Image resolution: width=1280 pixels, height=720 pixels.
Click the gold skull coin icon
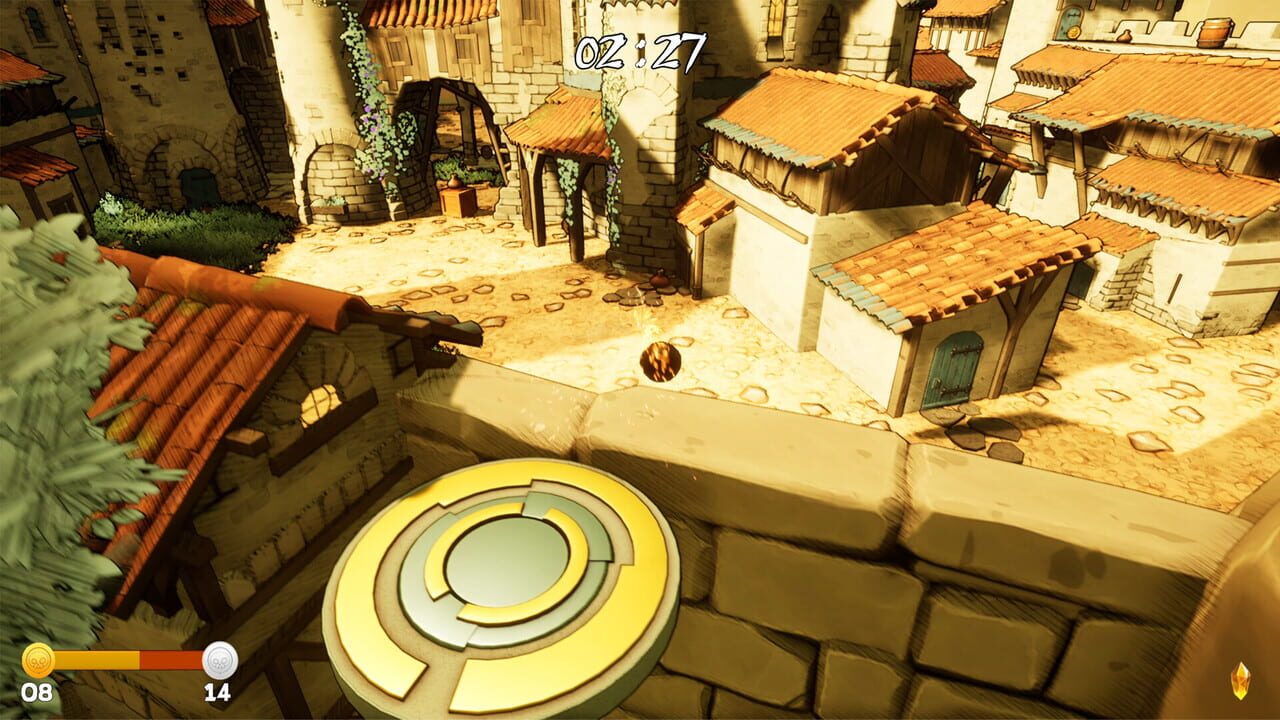(x=38, y=661)
